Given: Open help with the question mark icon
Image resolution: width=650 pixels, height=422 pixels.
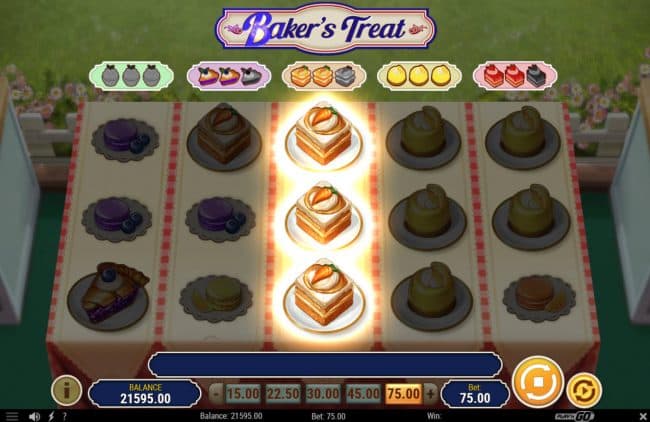Looking at the screenshot, I should (x=65, y=415).
